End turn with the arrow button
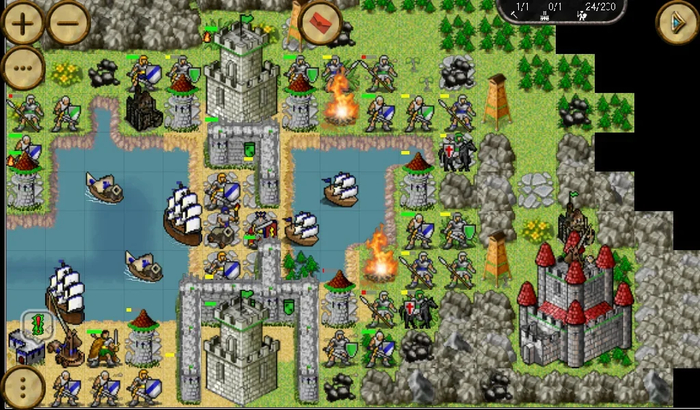 click(x=676, y=22)
